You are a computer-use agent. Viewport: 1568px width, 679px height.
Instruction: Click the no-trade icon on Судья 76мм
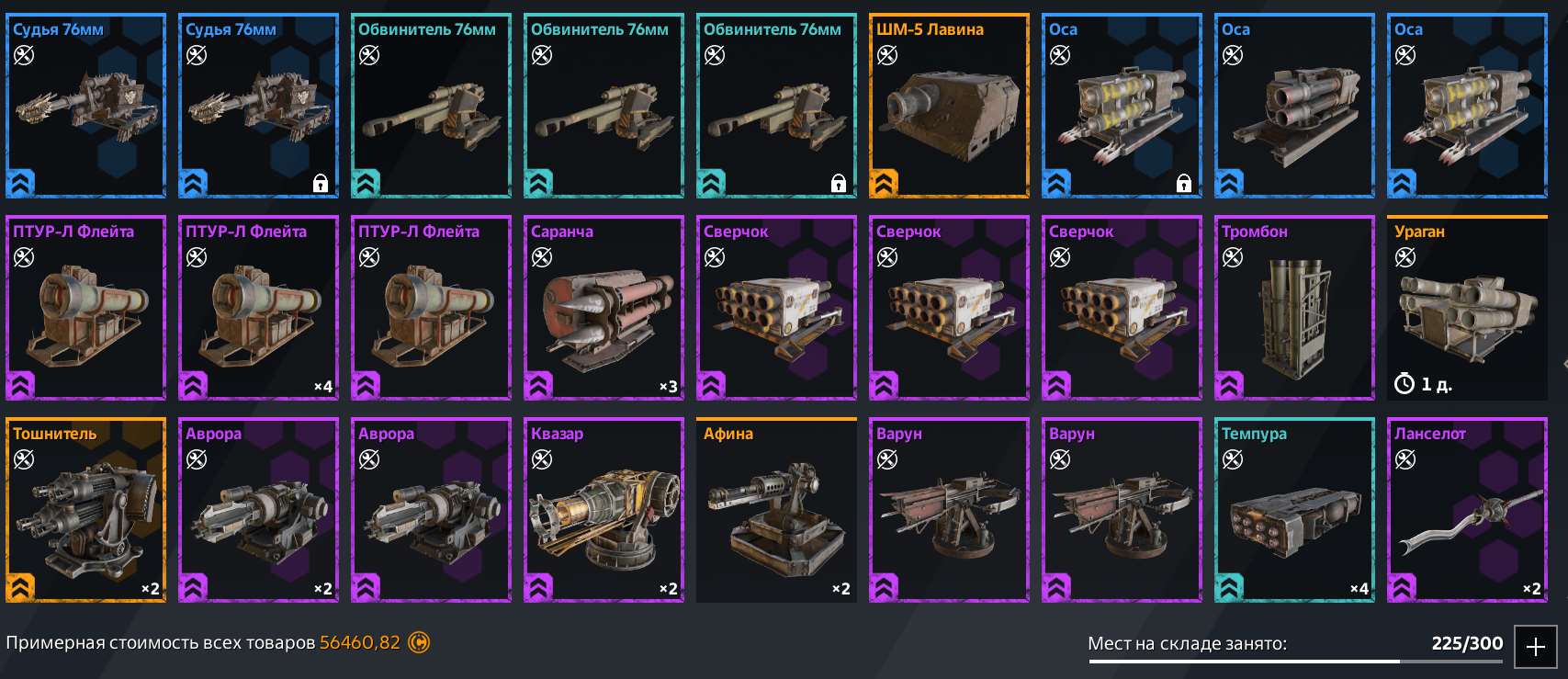(x=23, y=54)
